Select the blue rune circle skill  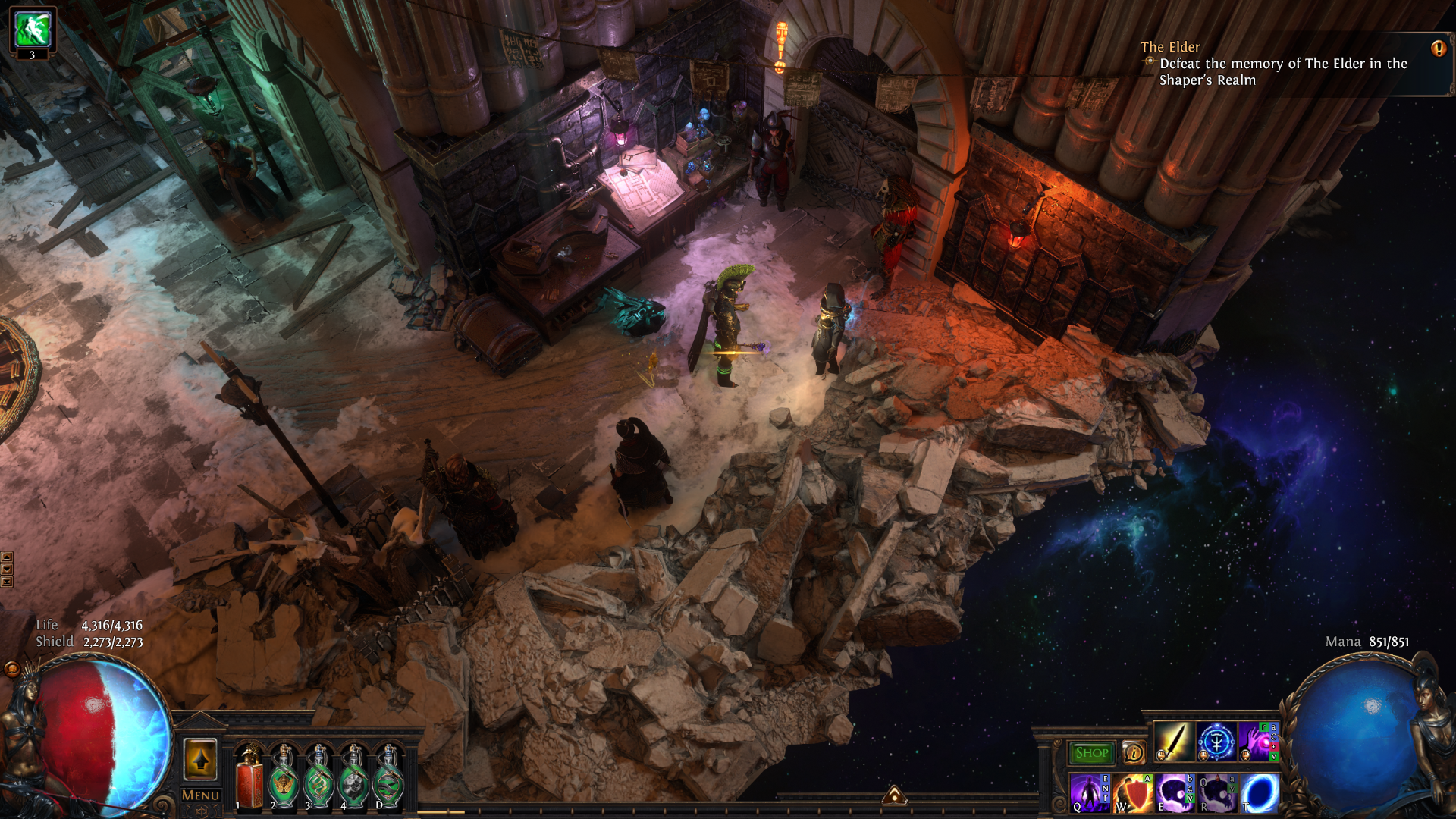click(1216, 741)
